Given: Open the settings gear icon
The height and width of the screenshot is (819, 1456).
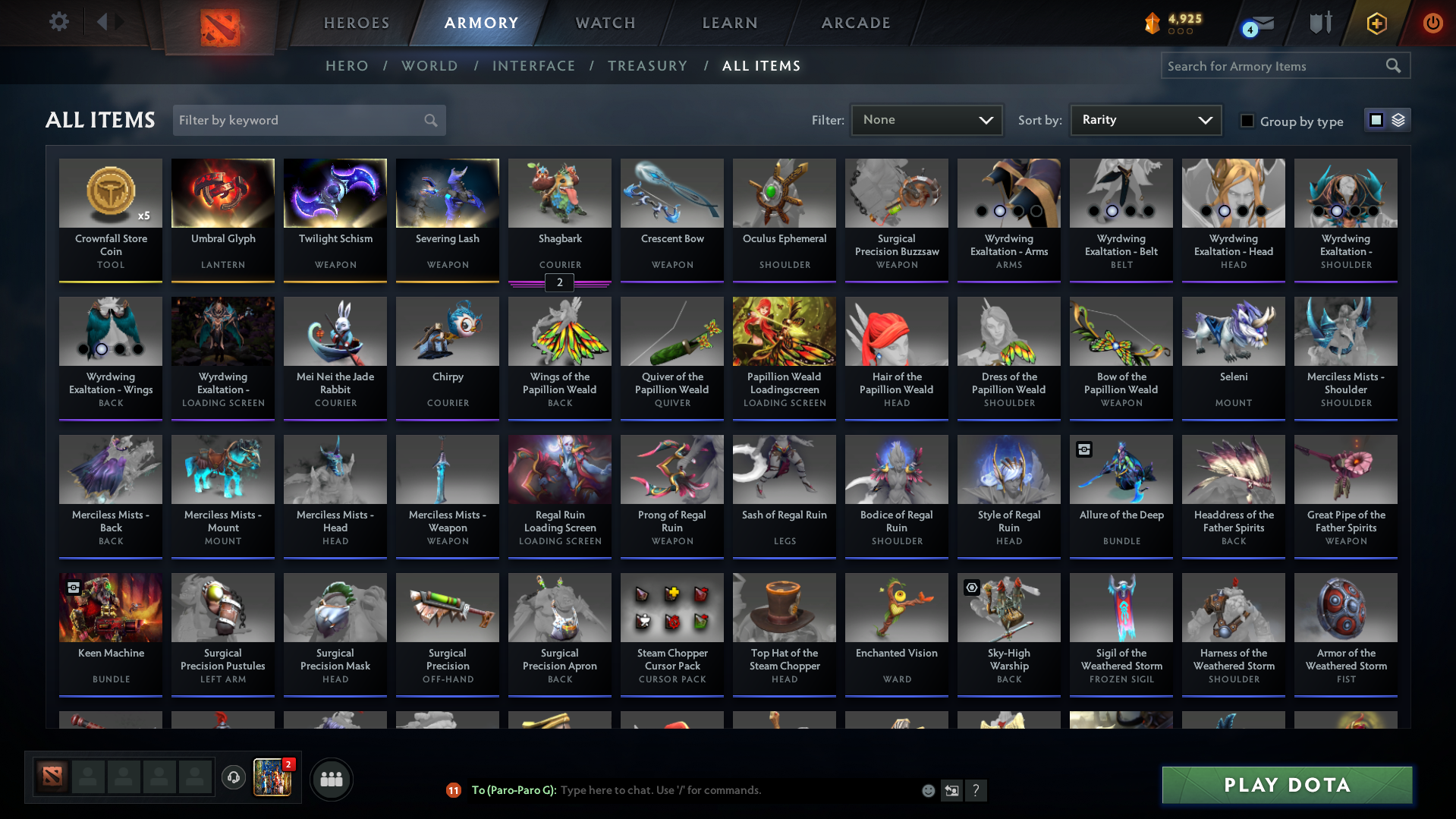Looking at the screenshot, I should click(x=58, y=22).
